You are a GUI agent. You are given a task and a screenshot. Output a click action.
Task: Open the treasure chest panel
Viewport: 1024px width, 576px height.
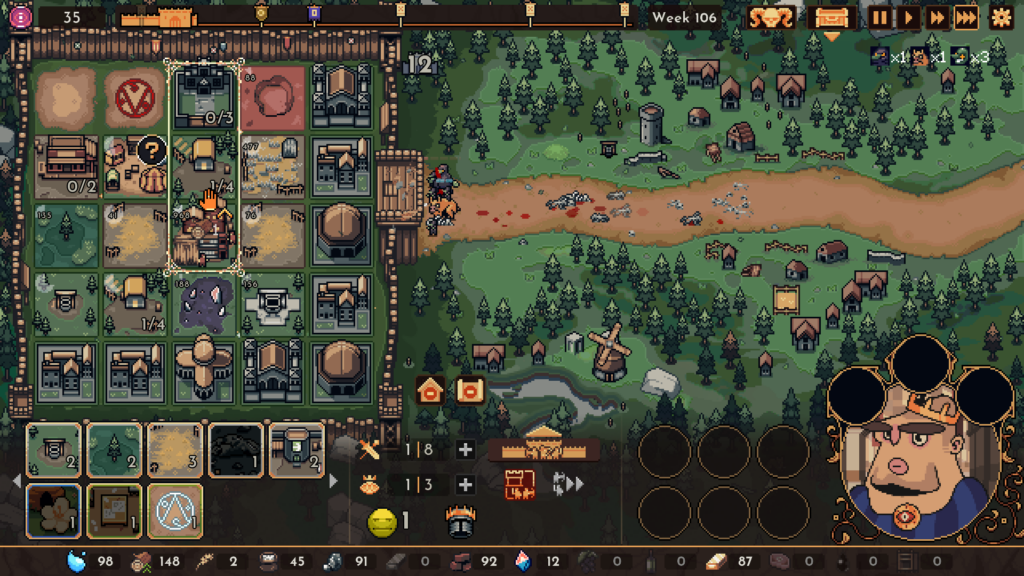832,17
